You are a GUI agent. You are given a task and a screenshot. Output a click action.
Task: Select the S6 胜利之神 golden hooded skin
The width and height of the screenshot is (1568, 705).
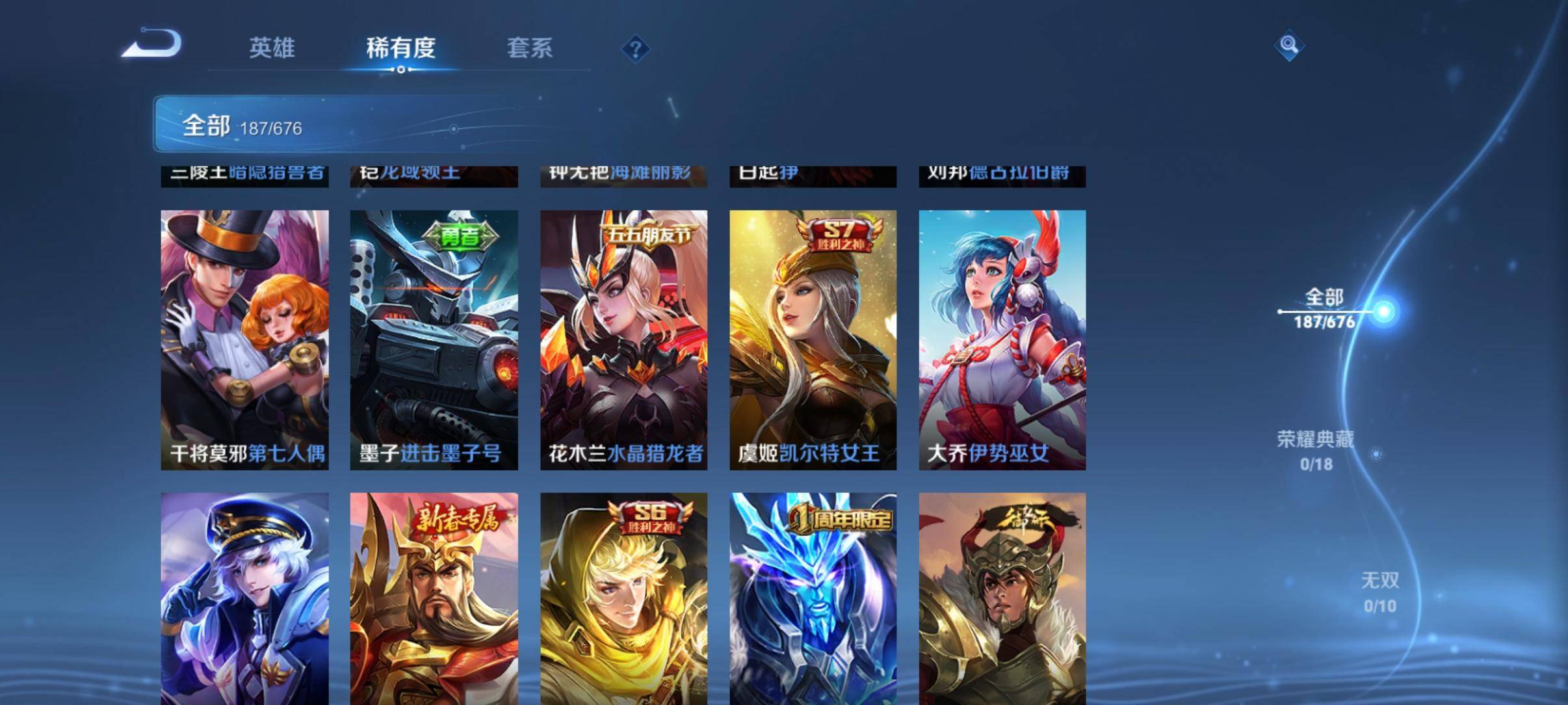tap(623, 598)
